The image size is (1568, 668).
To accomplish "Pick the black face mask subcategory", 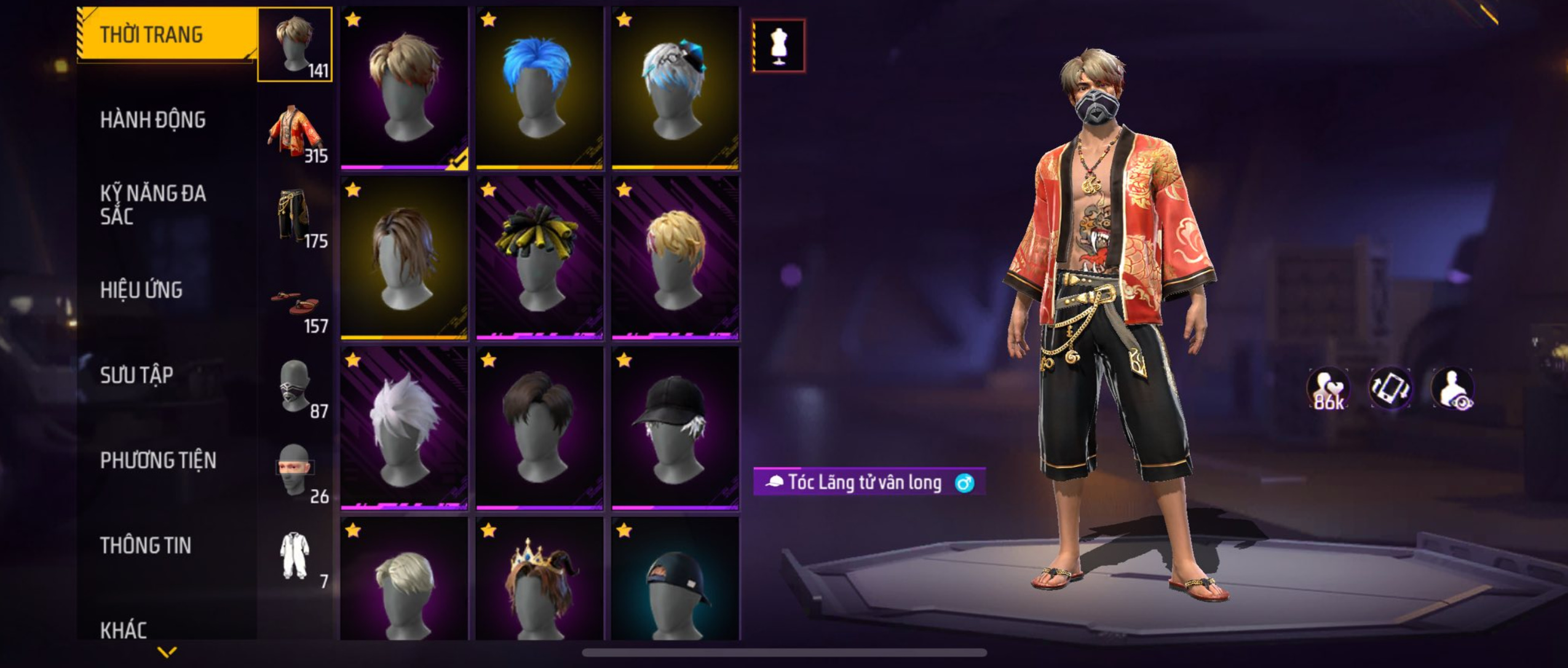I will (x=295, y=386).
